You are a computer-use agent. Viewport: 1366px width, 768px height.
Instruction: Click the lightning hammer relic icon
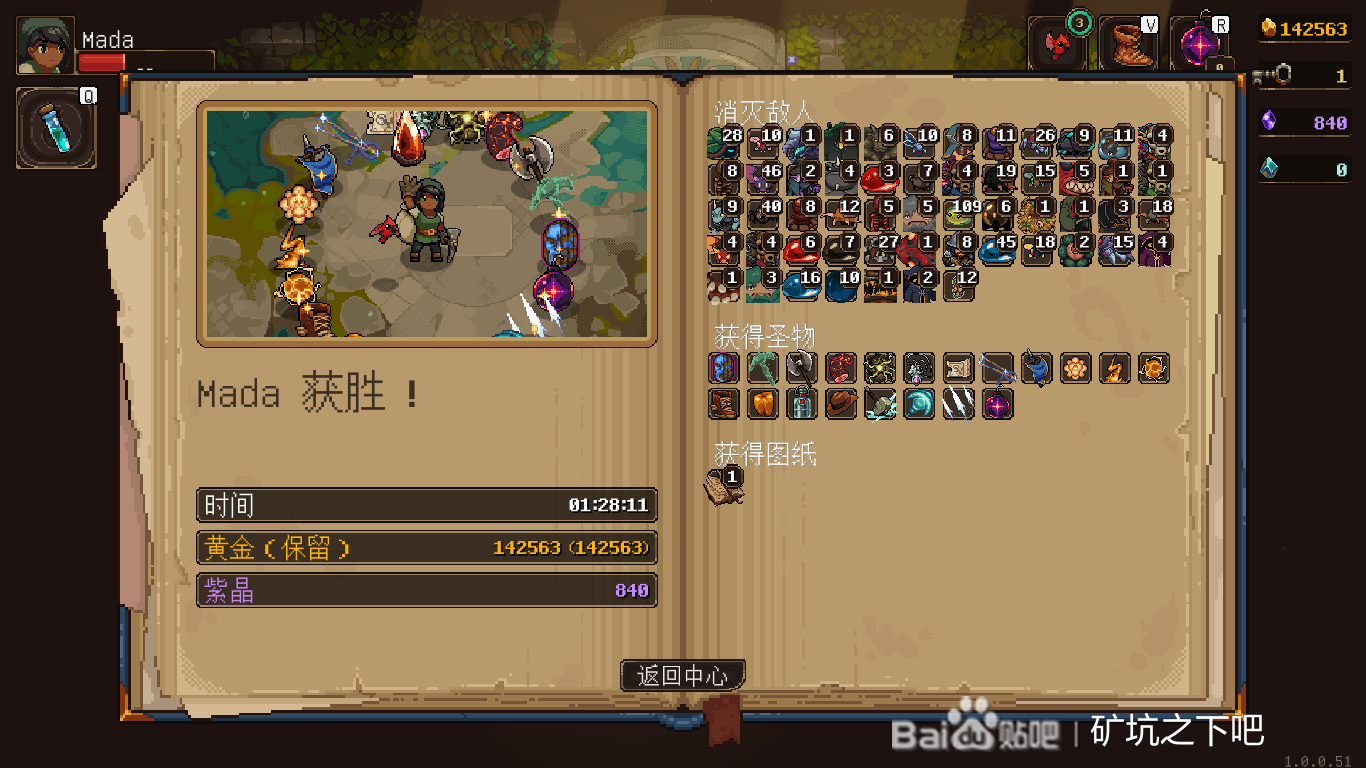coord(880,404)
